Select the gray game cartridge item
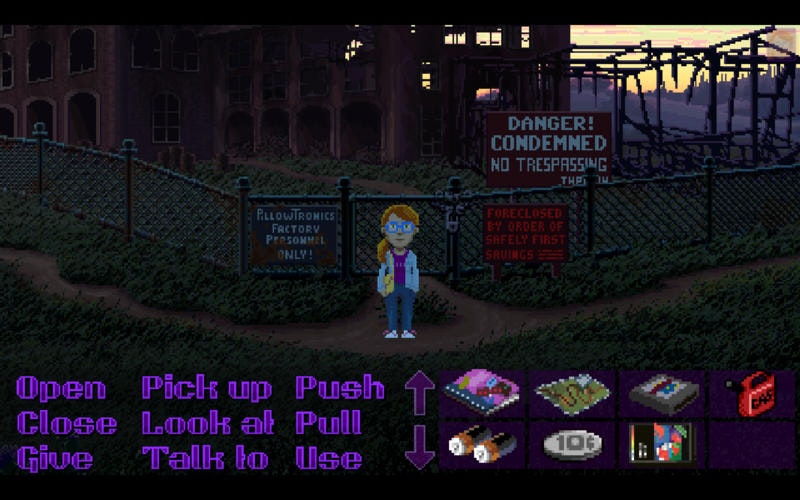Viewport: 800px width, 500px height. click(662, 392)
